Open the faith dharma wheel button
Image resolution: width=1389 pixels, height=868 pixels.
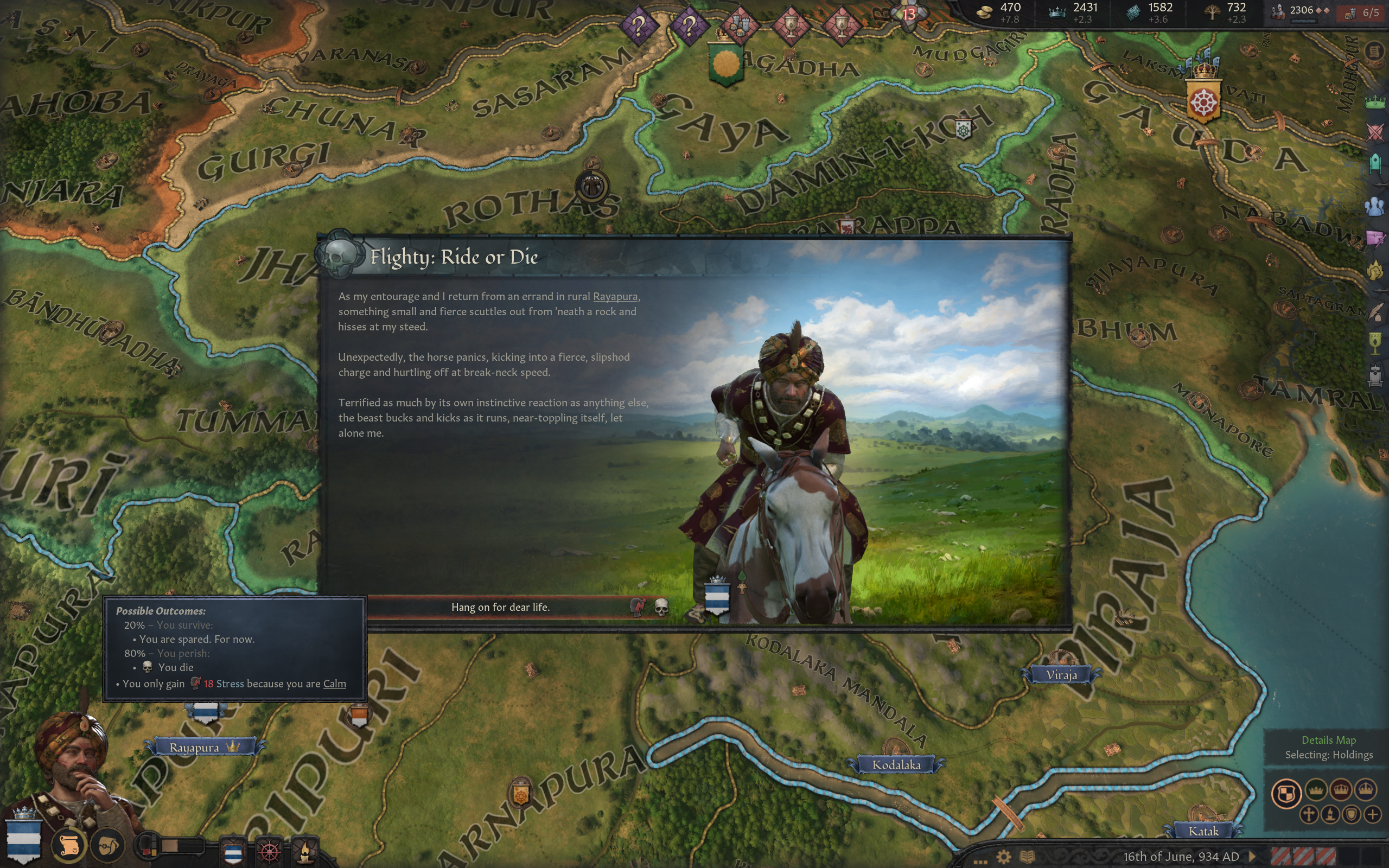269,852
